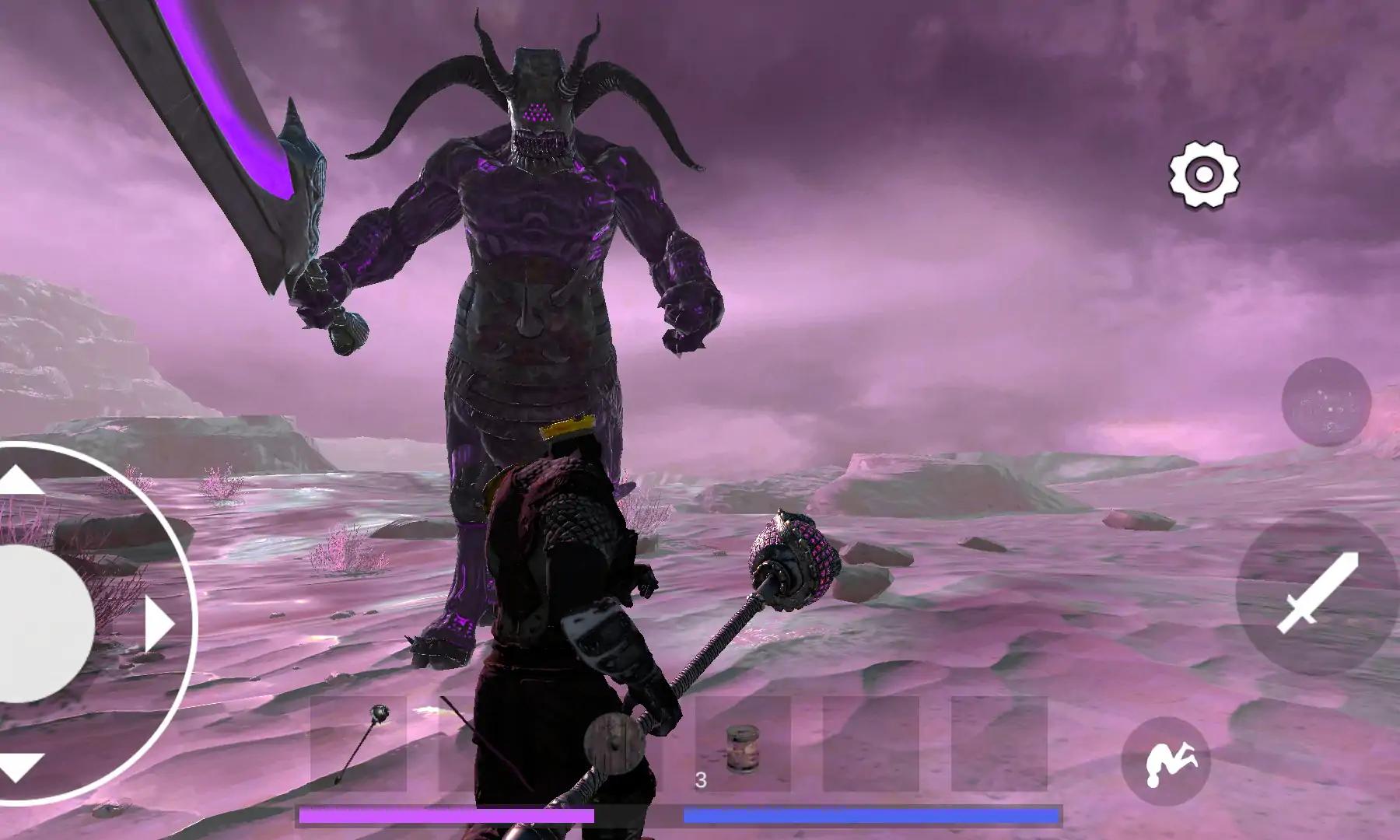Screen dimensions: 1400x840
Task: Select the jar item slot with count 3
Action: tap(741, 745)
